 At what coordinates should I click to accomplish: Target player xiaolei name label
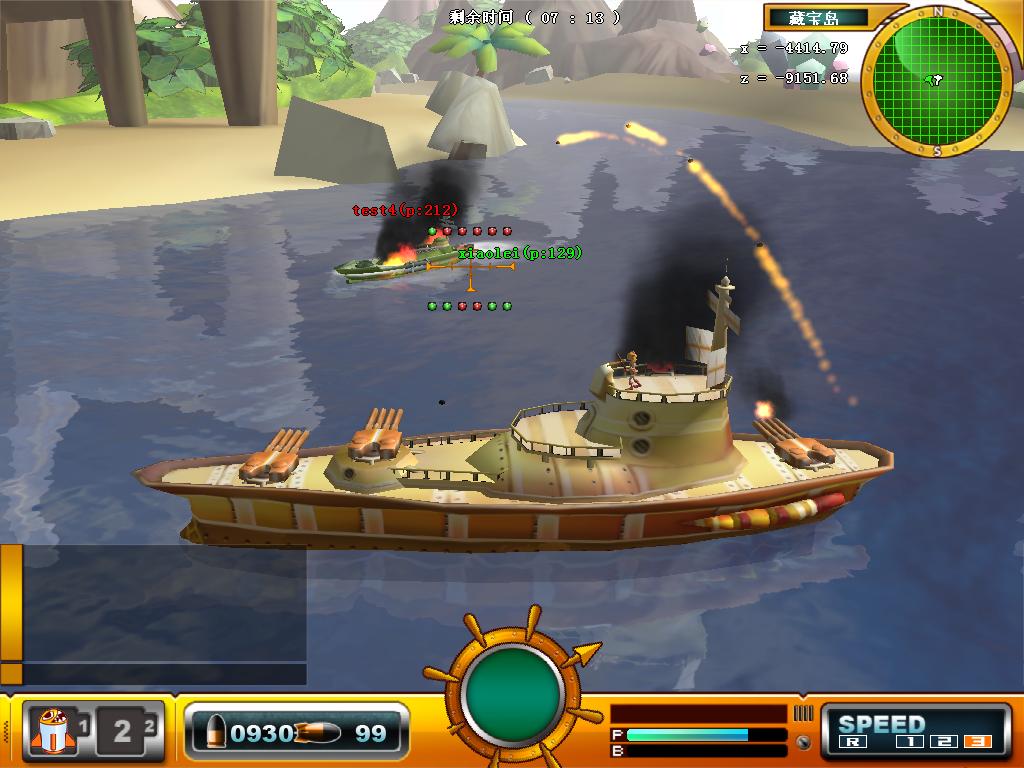point(520,253)
